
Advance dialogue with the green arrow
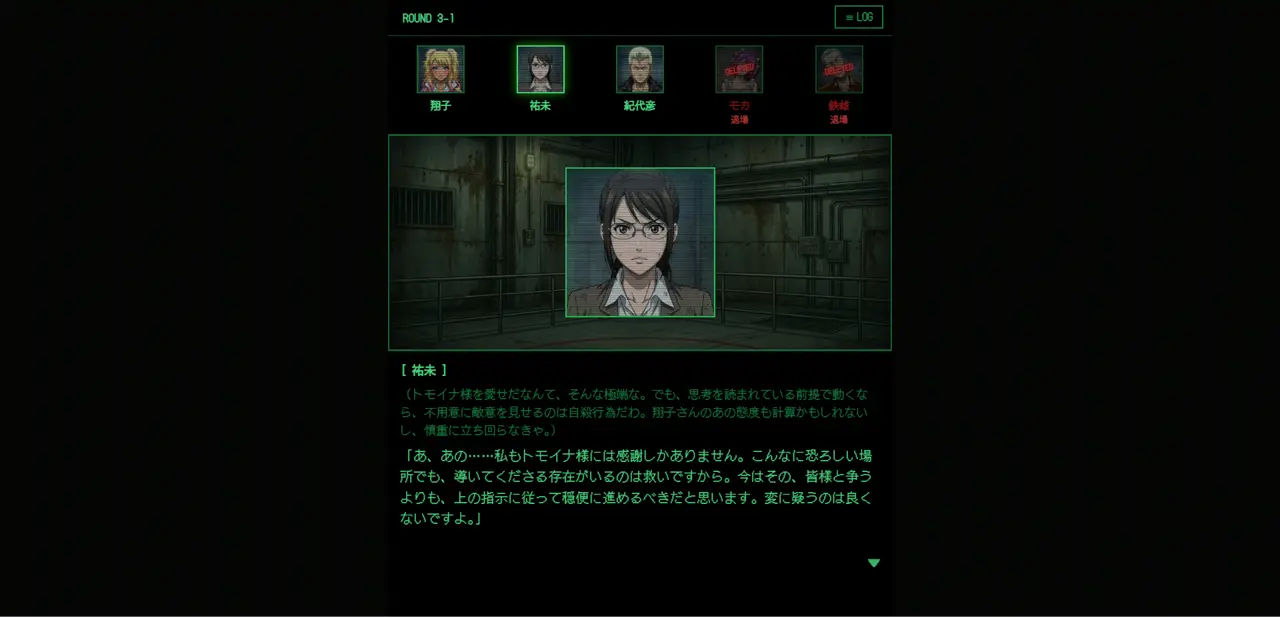tap(874, 563)
